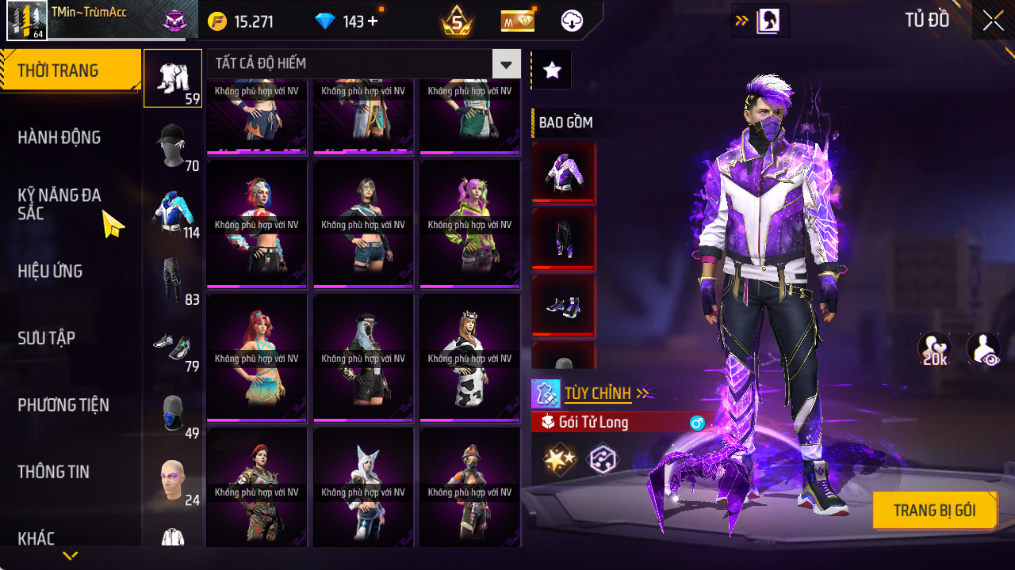Close the wardrobe with the X button
Screen dimensions: 1015x570
coord(992,21)
